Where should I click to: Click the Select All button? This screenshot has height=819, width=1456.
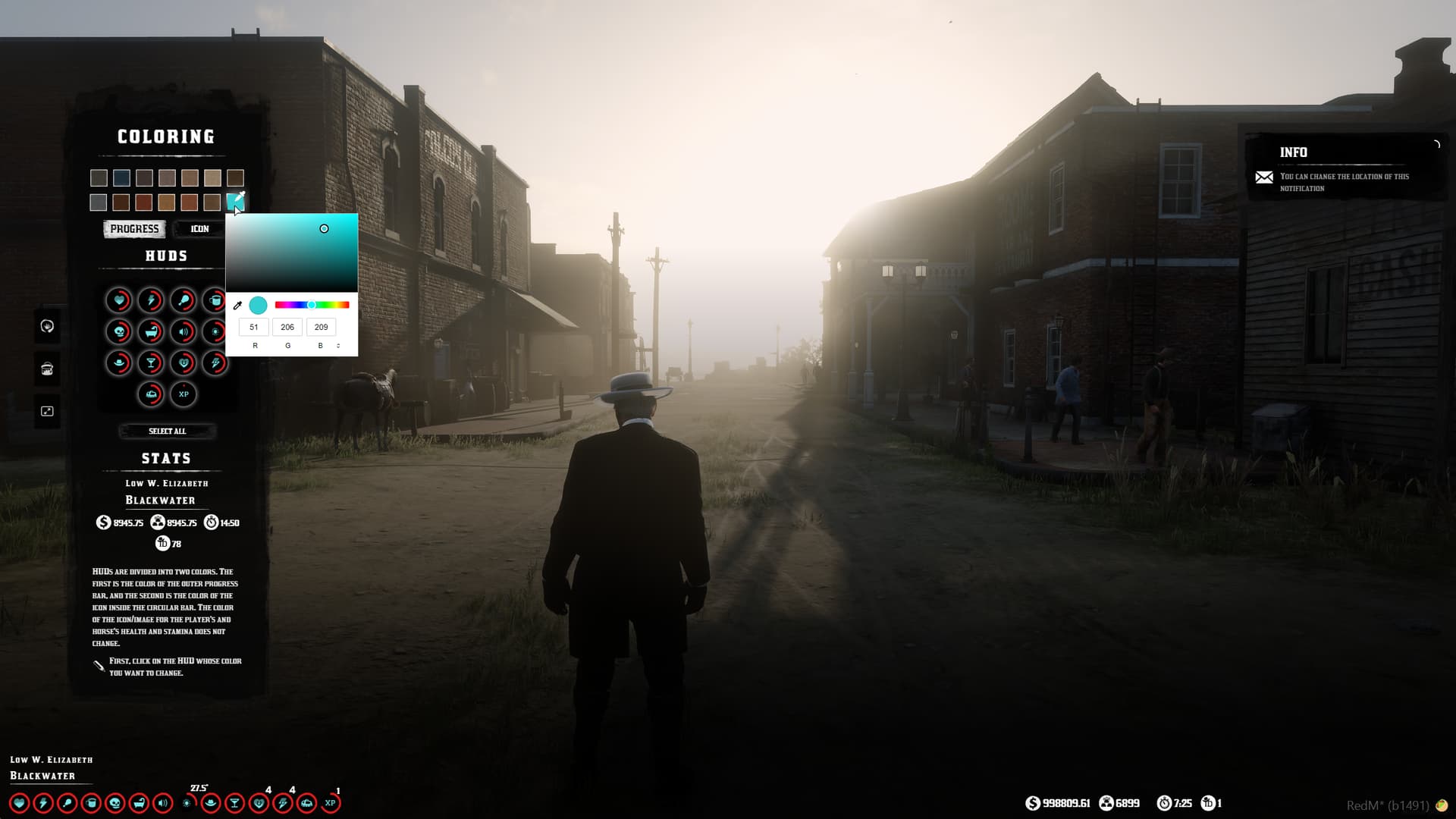pos(167,431)
